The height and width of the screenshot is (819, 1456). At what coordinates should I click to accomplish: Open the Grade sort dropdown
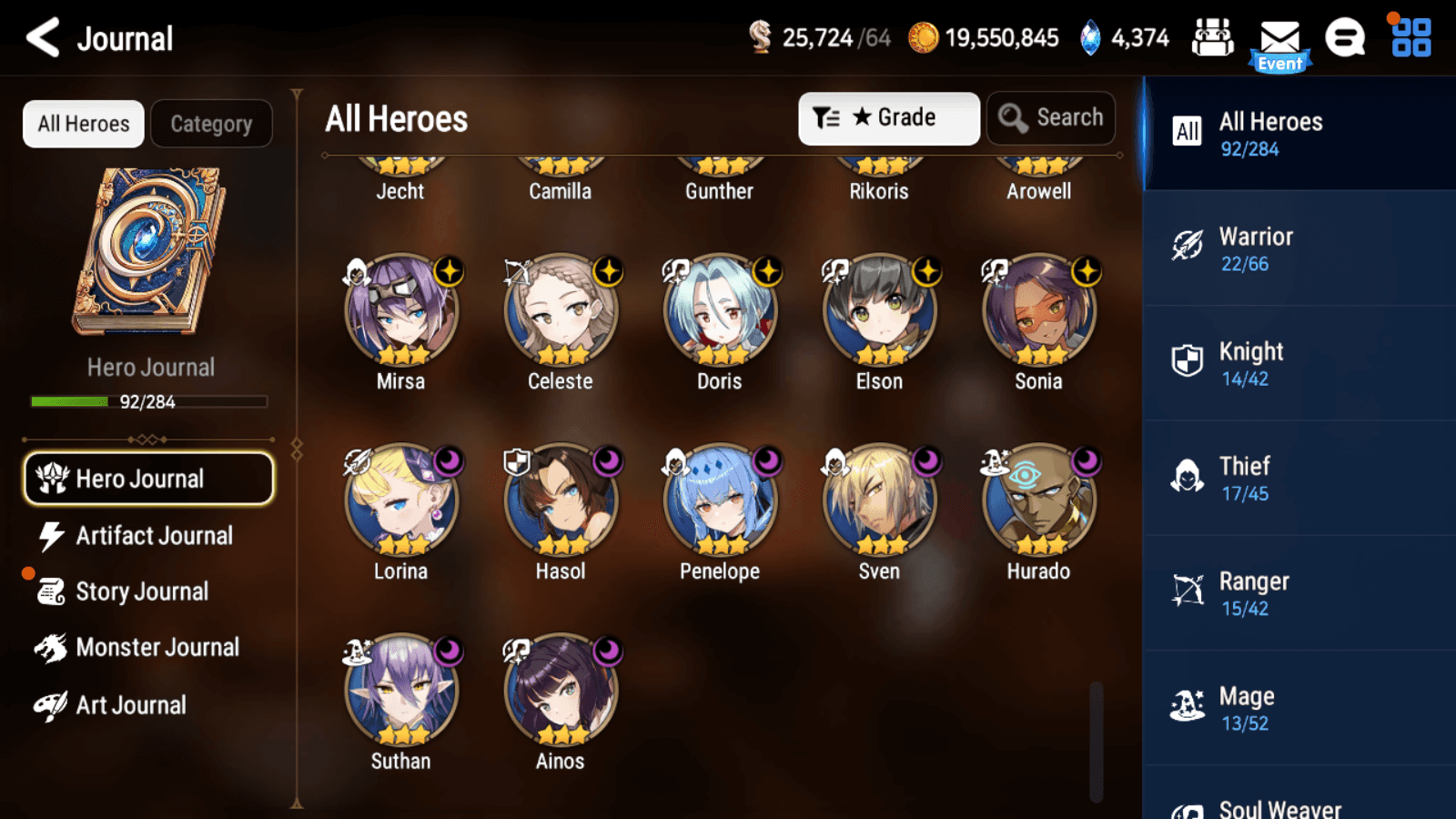click(x=888, y=118)
